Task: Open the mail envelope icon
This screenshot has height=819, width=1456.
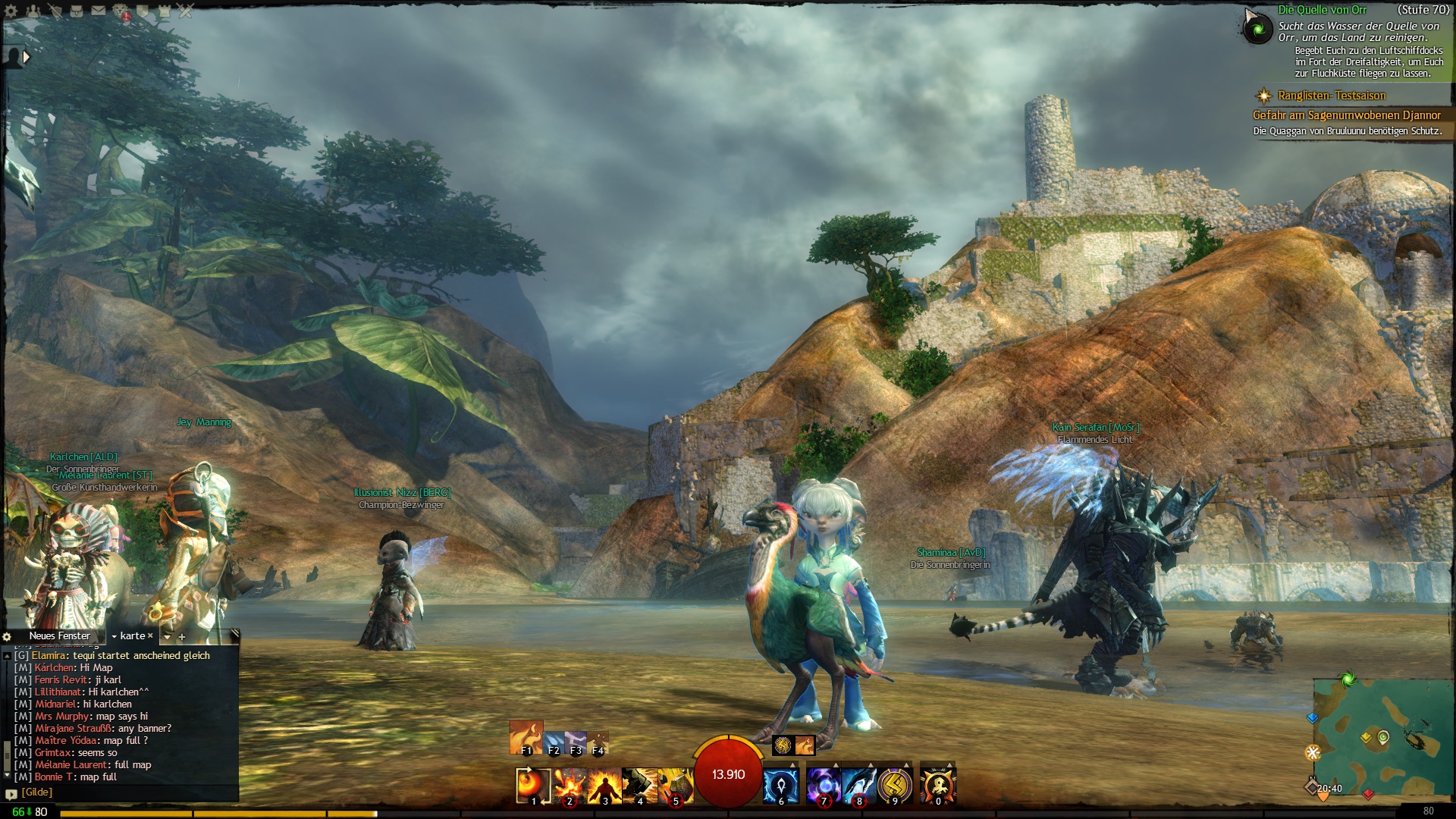Action: (x=99, y=11)
